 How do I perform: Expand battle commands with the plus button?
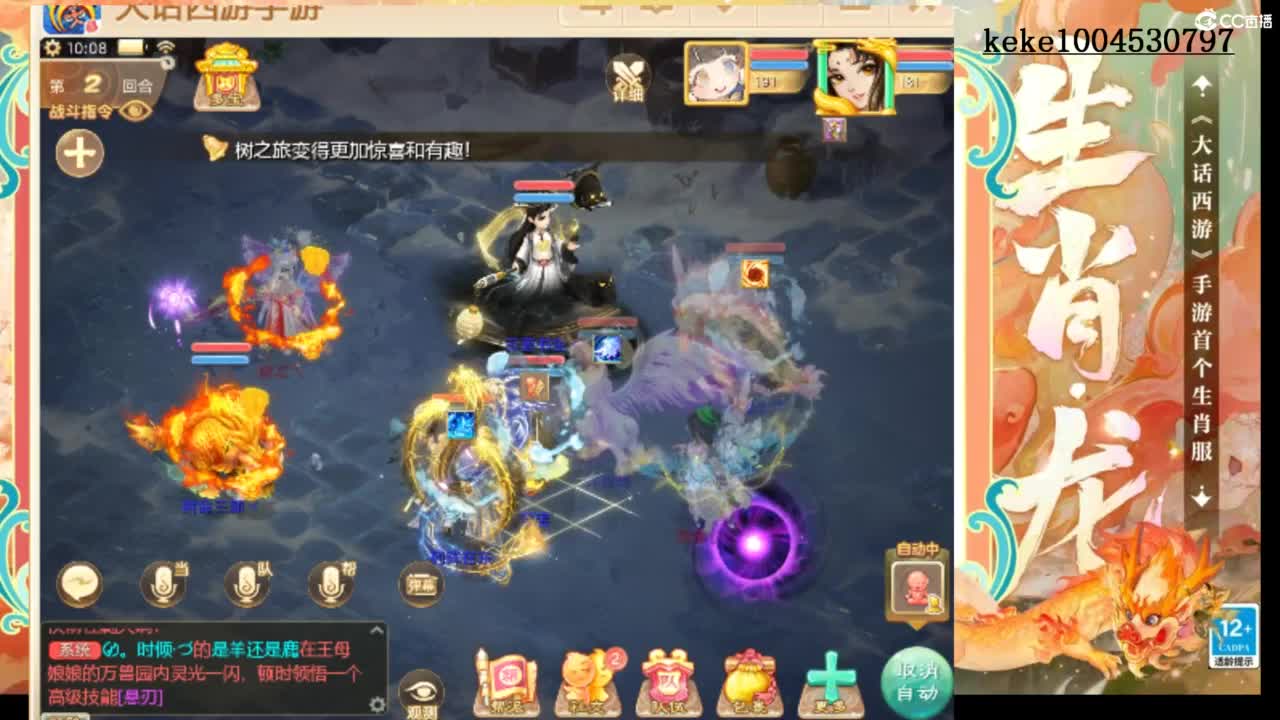[78, 152]
